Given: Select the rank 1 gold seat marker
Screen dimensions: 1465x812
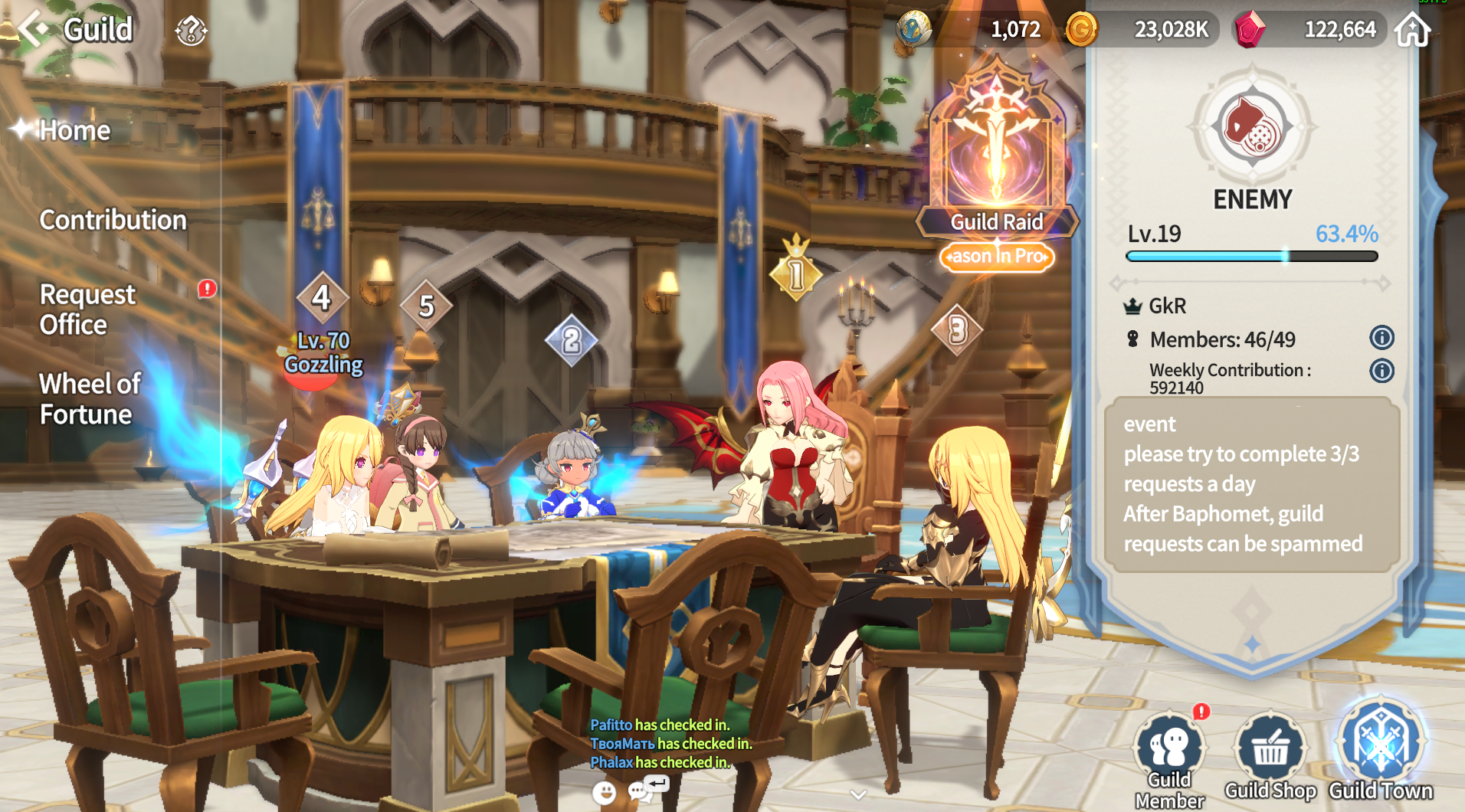Looking at the screenshot, I should point(796,274).
